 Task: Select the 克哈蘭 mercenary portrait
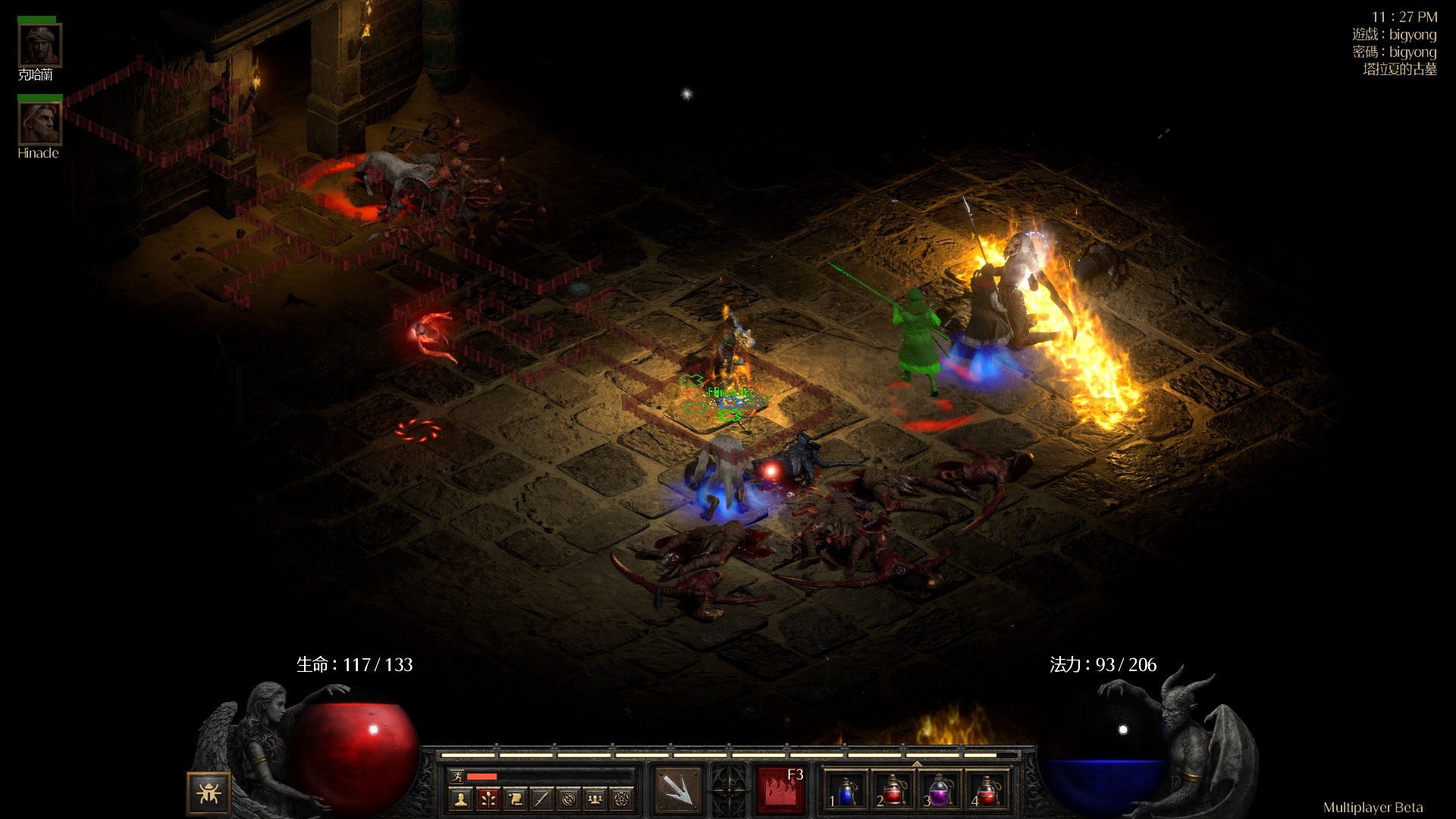point(39,45)
